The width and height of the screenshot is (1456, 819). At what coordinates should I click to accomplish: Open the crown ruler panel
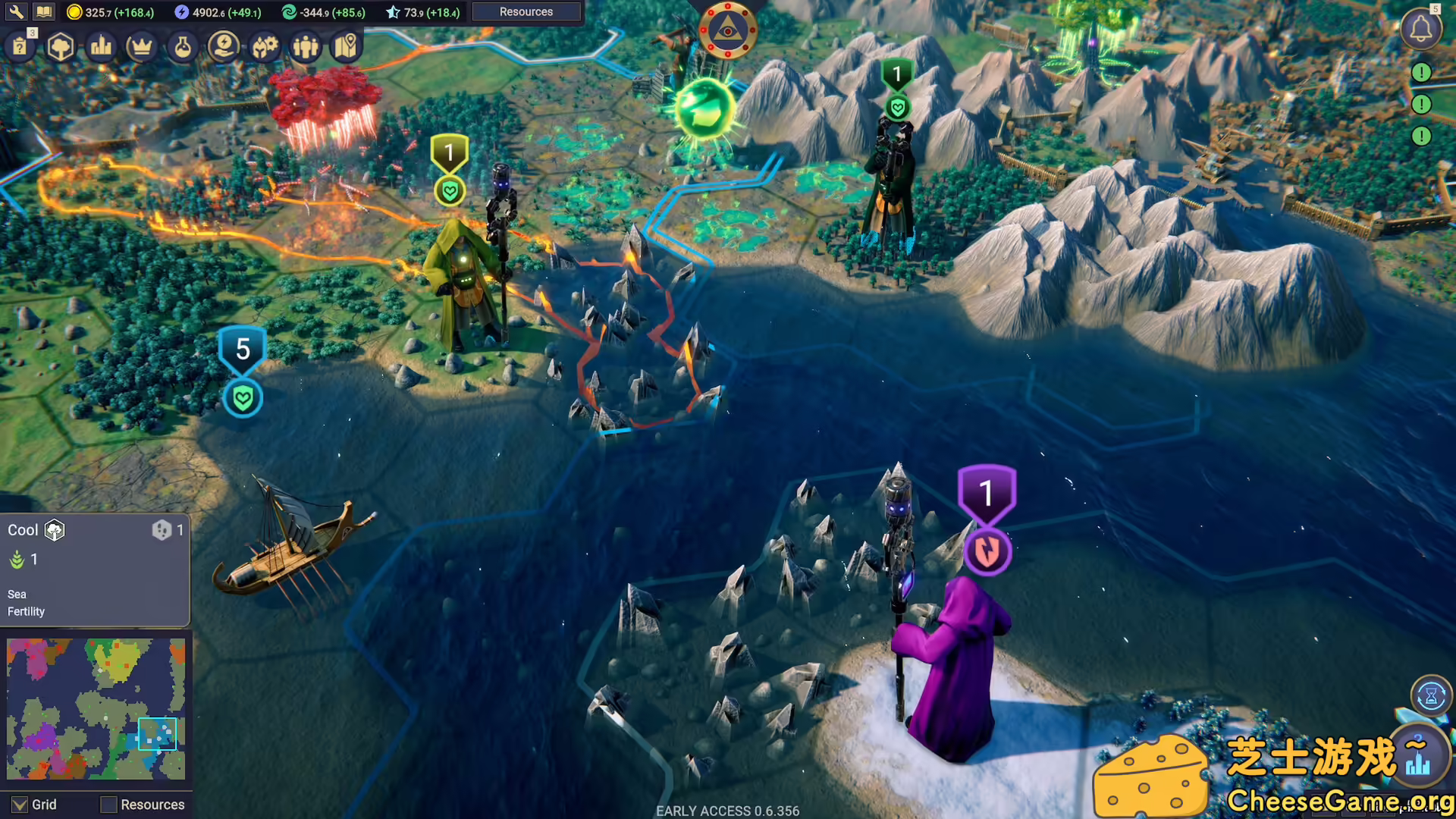click(x=141, y=45)
